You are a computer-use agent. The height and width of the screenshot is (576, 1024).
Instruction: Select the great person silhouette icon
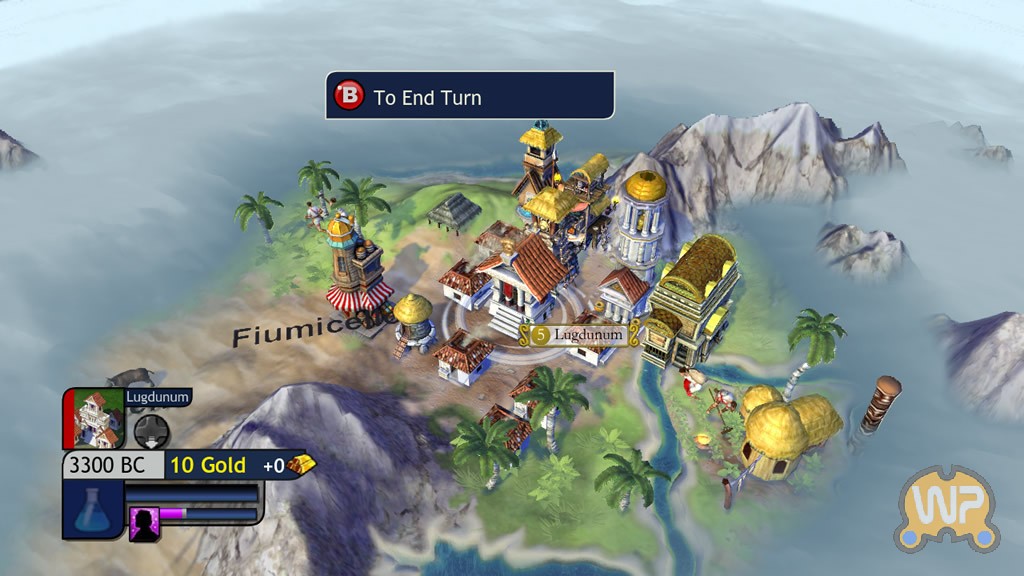(144, 523)
